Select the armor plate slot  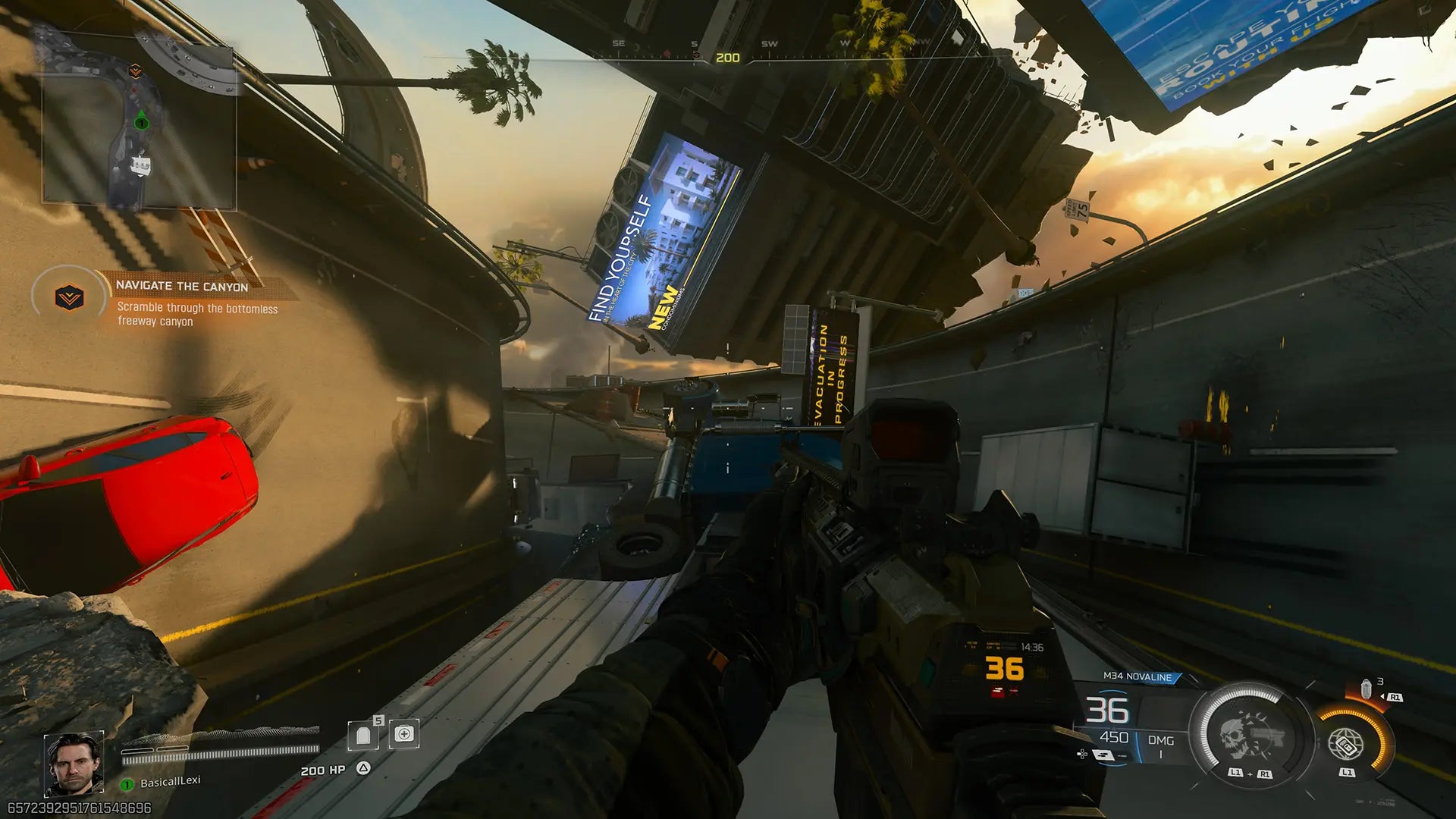click(x=363, y=734)
